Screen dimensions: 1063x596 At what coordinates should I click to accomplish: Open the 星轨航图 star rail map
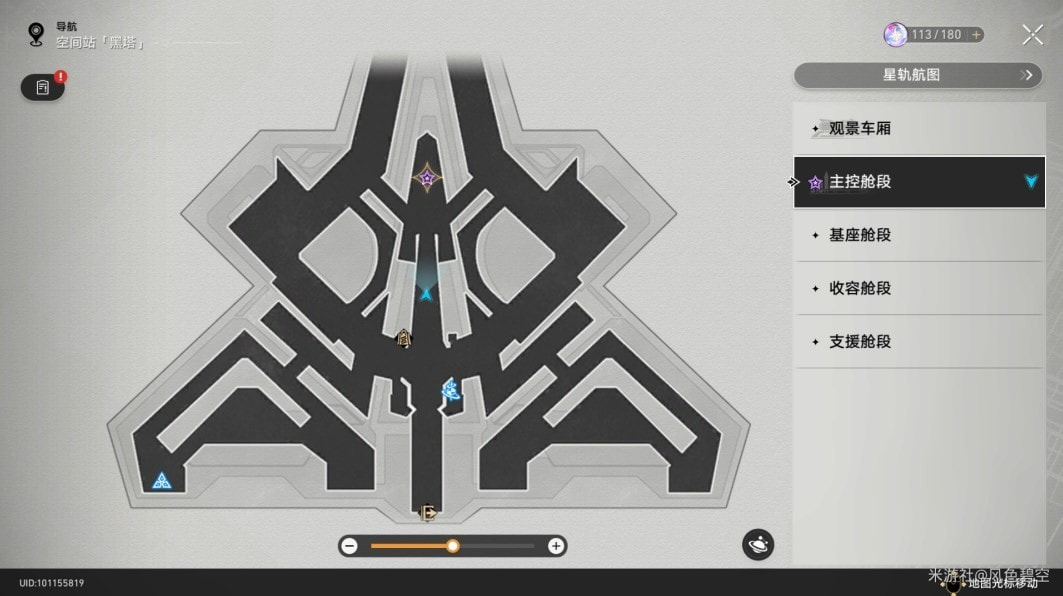(917, 75)
